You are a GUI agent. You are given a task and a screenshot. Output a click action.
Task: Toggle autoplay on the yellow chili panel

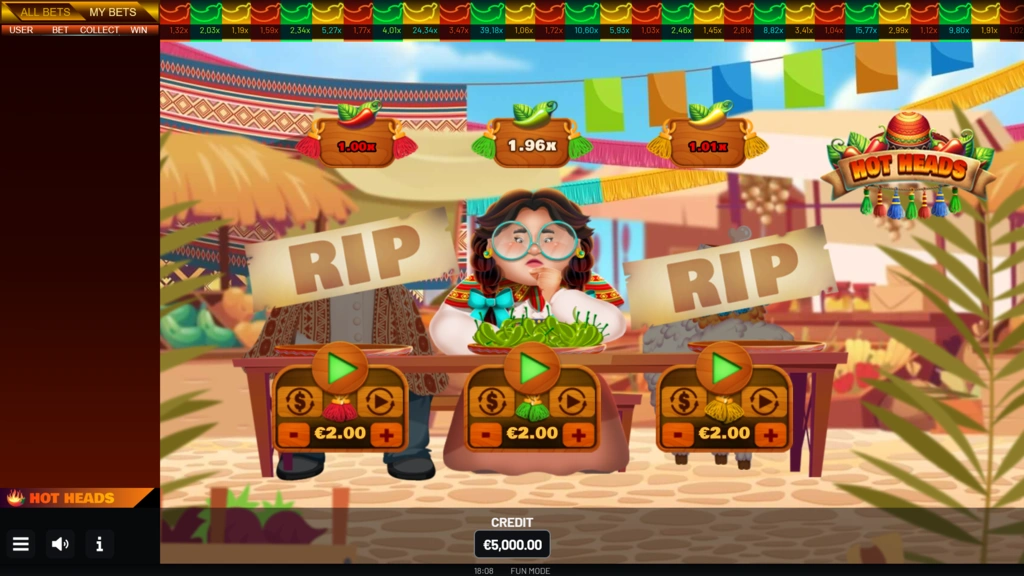click(x=764, y=402)
